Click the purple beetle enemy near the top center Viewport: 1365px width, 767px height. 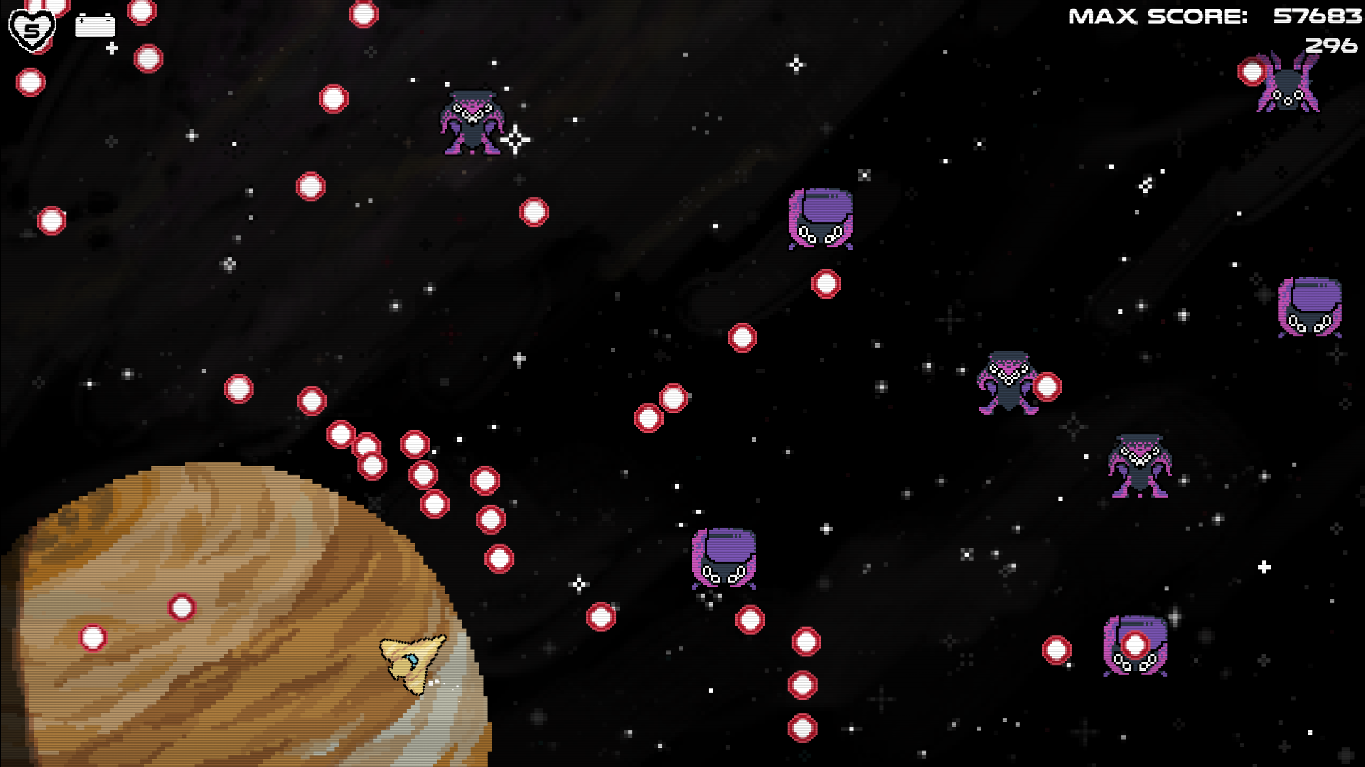822,216
